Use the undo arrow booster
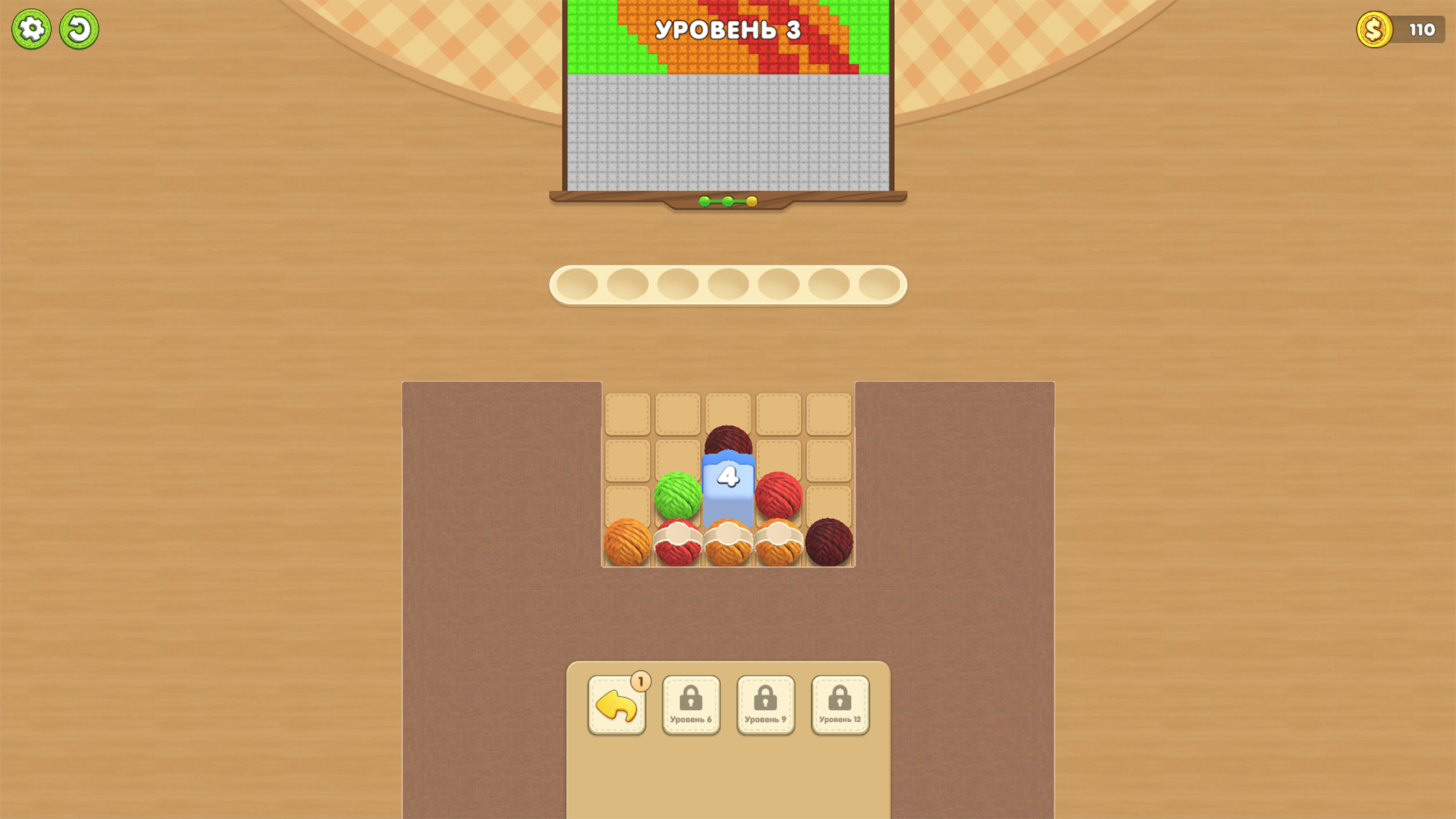Image resolution: width=1456 pixels, height=819 pixels. click(617, 706)
